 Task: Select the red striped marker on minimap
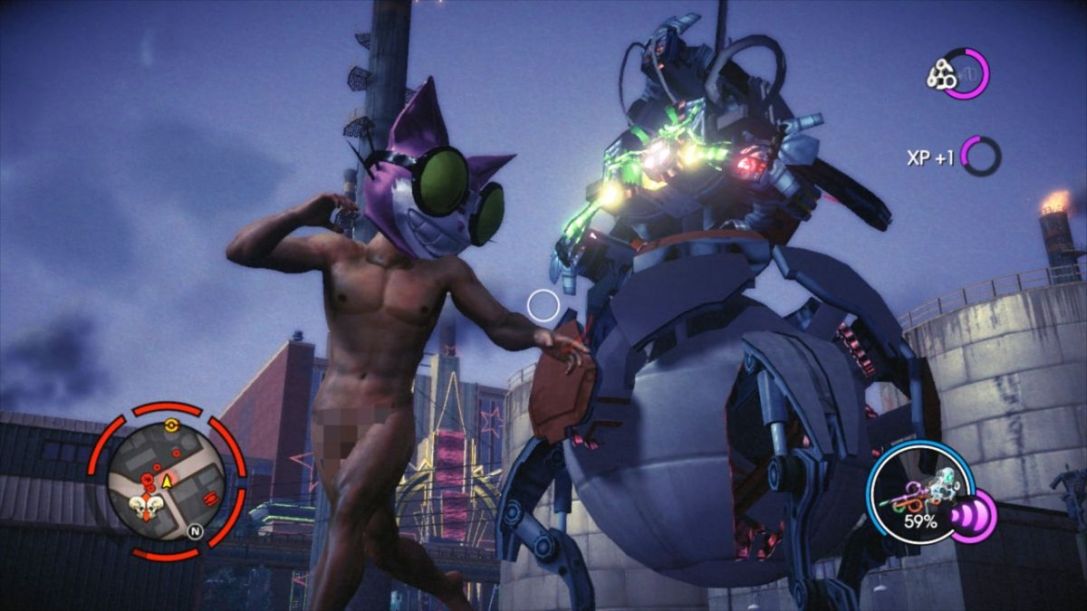click(210, 498)
